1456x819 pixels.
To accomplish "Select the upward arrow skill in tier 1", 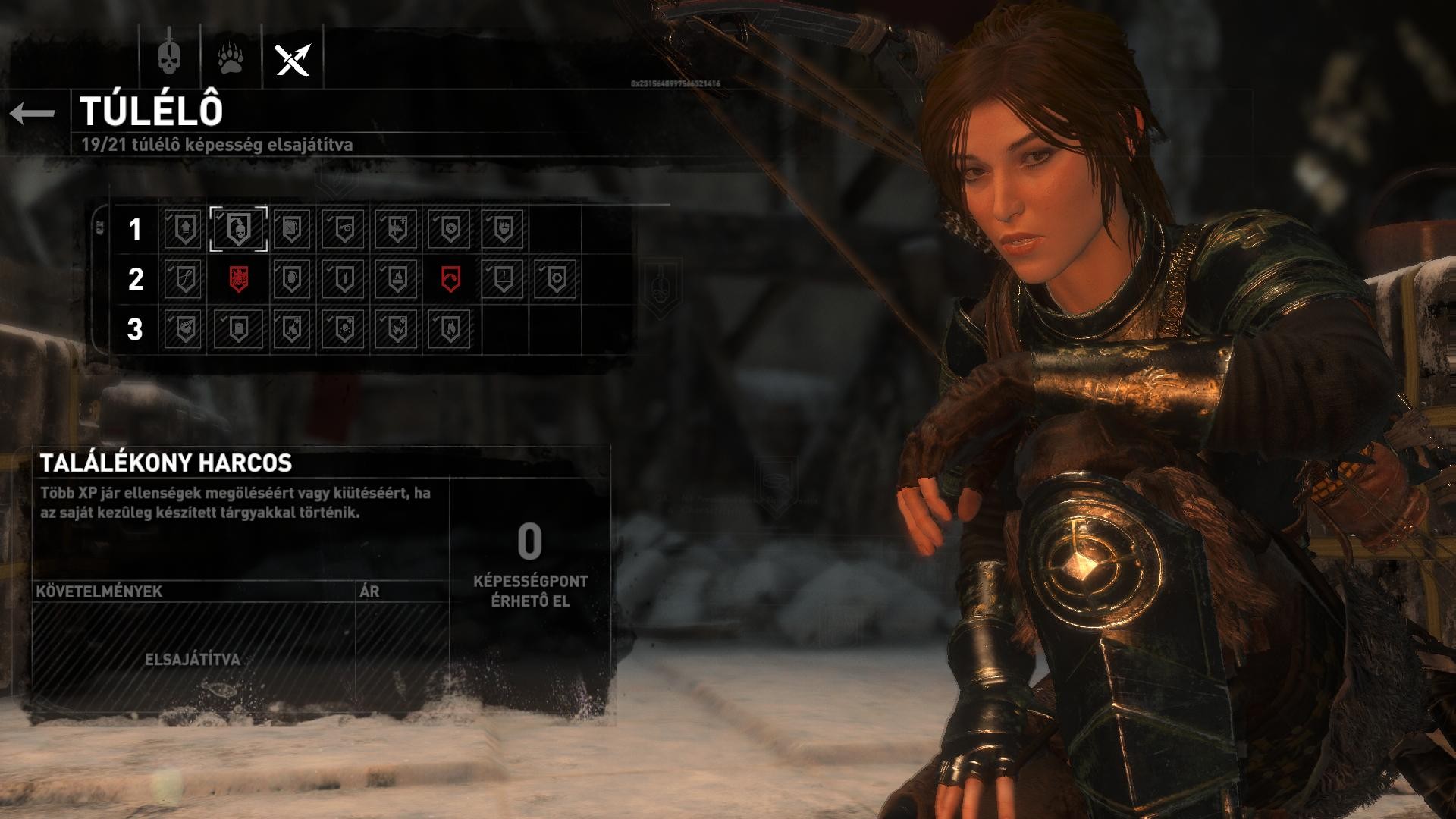I will 184,228.
